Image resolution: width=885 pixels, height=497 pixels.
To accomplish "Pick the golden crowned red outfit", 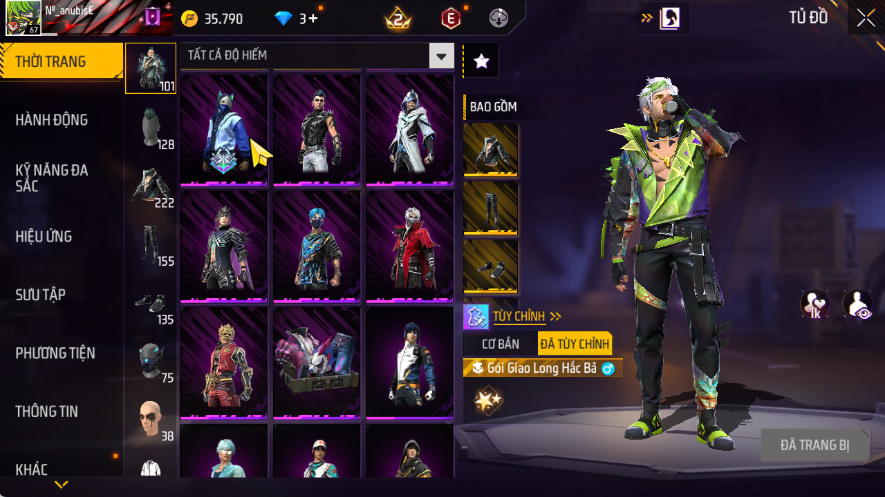I will point(223,361).
